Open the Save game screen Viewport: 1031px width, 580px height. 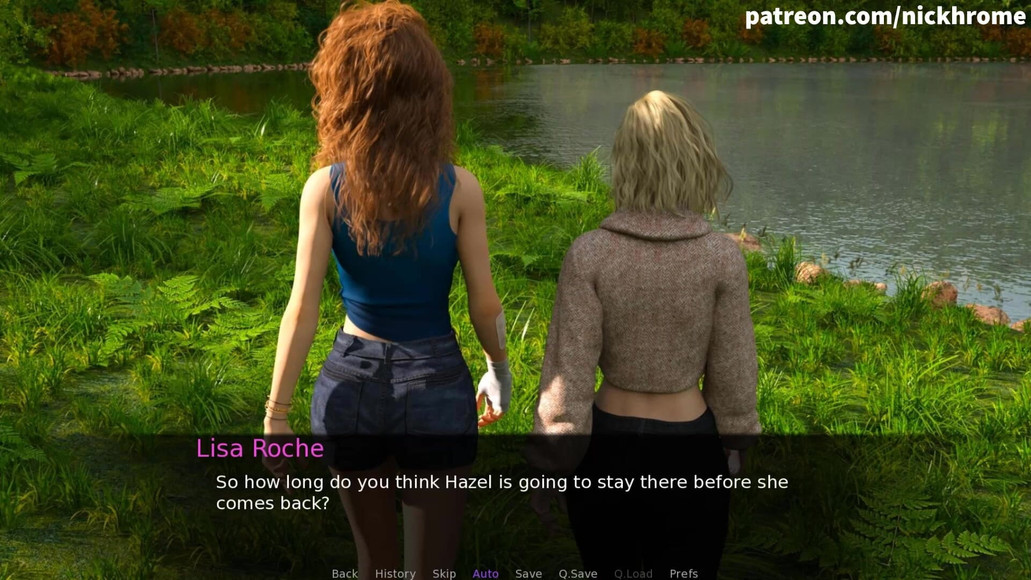tap(528, 573)
